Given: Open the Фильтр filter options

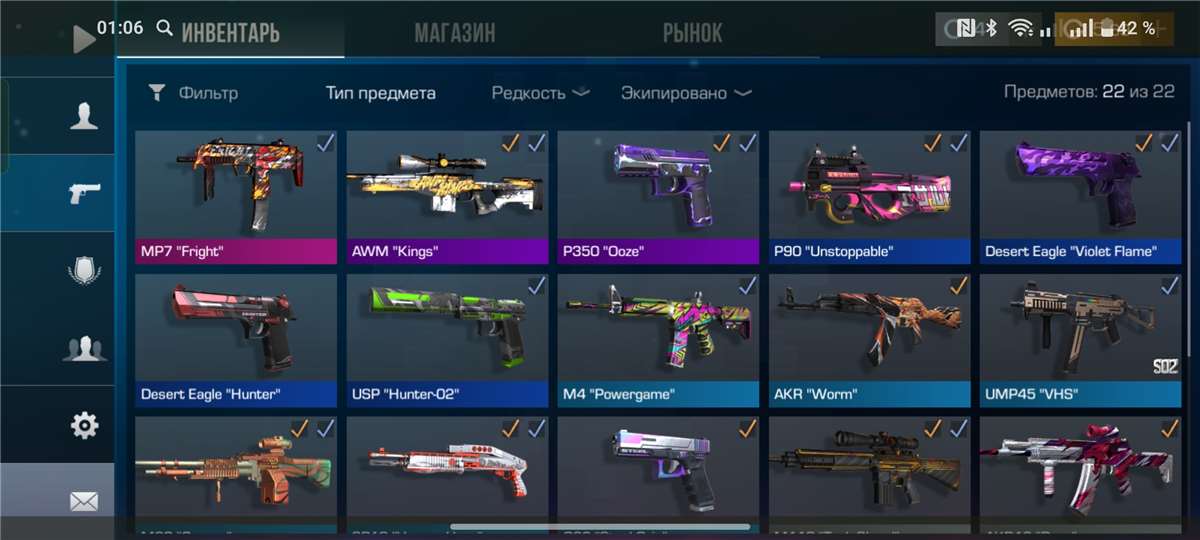Looking at the screenshot, I should (x=194, y=93).
